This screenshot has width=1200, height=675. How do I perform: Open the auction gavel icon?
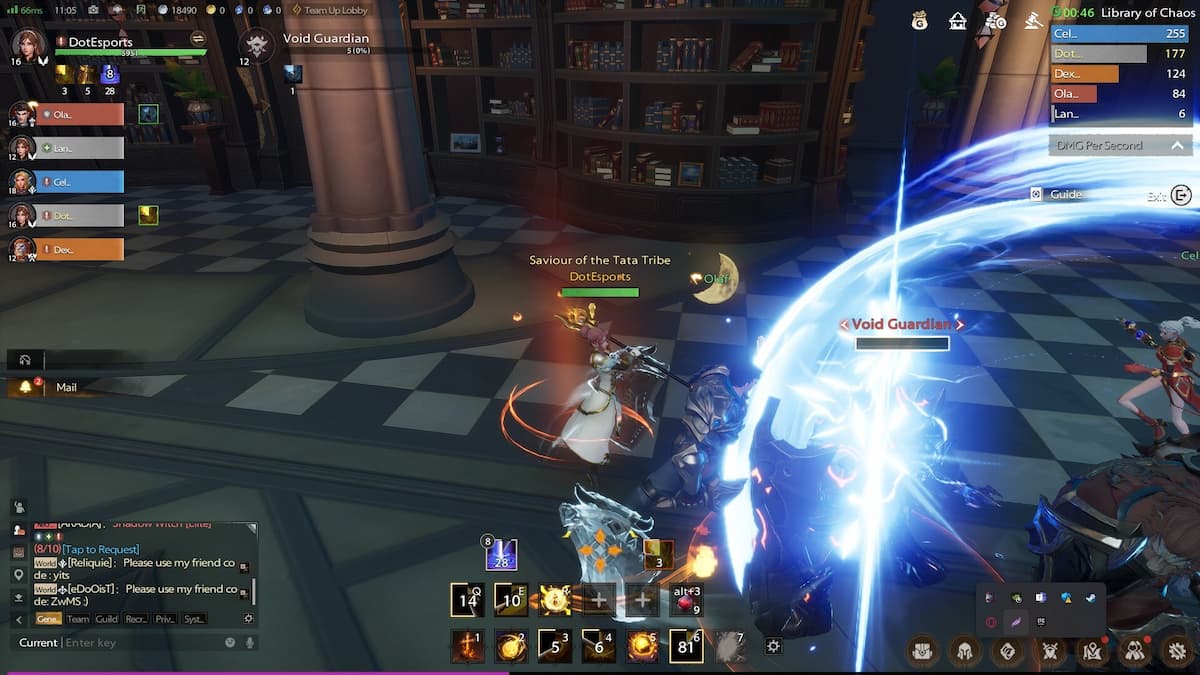(1034, 20)
